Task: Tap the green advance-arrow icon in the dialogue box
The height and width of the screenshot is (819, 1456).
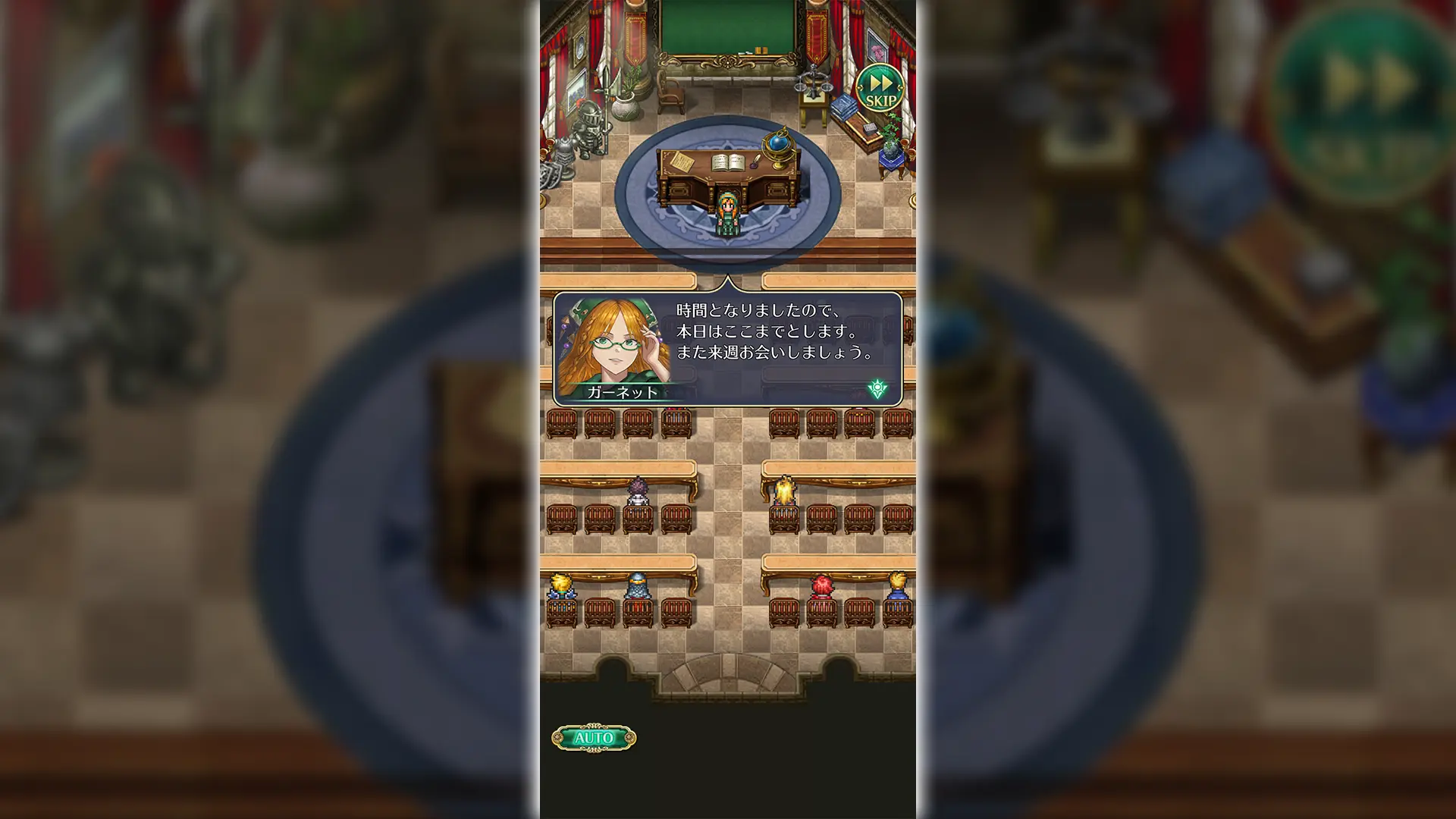Action: [876, 387]
